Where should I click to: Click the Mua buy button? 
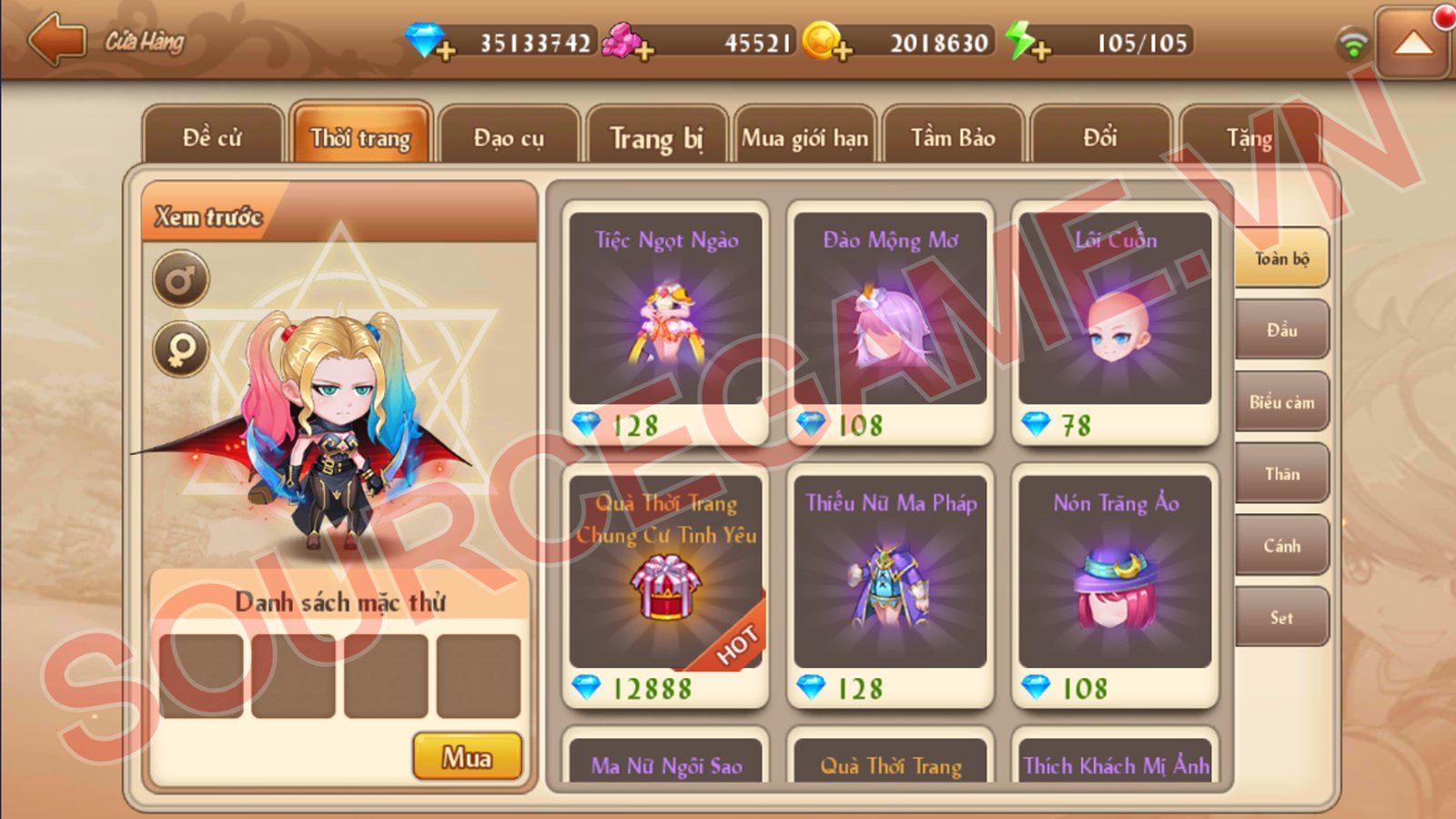pyautogui.click(x=467, y=756)
